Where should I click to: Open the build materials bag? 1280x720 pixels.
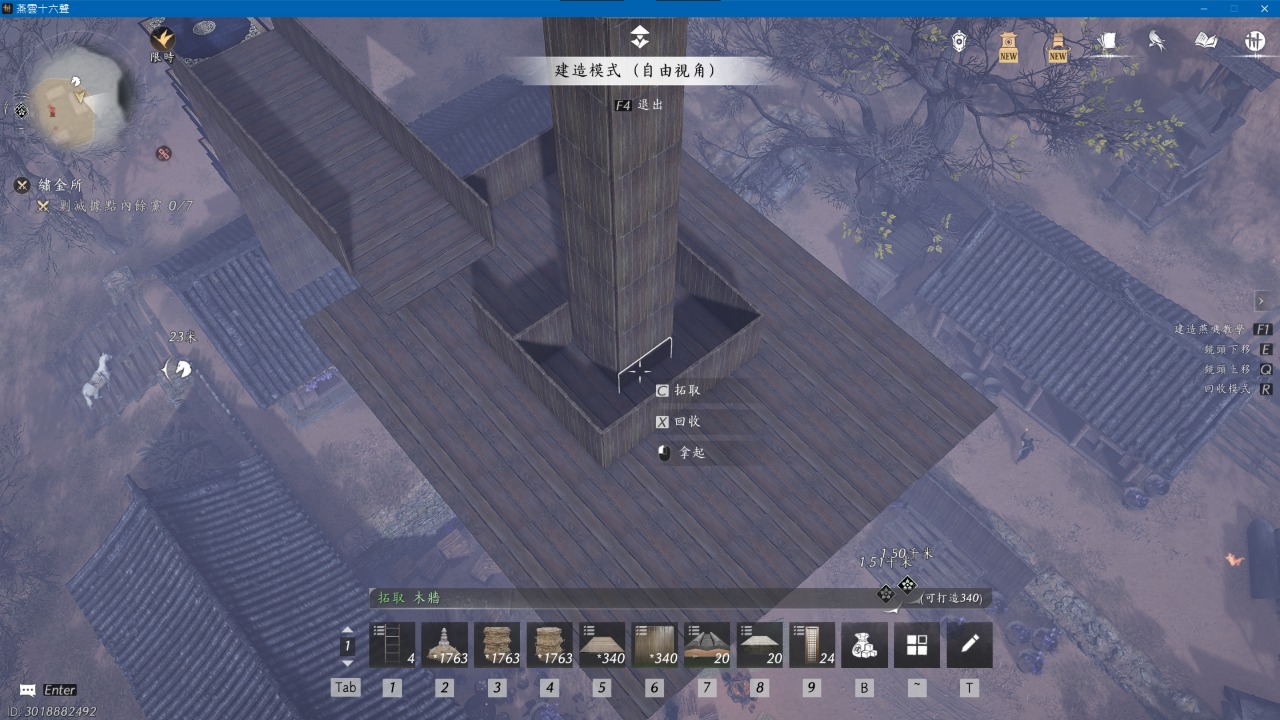(x=864, y=645)
